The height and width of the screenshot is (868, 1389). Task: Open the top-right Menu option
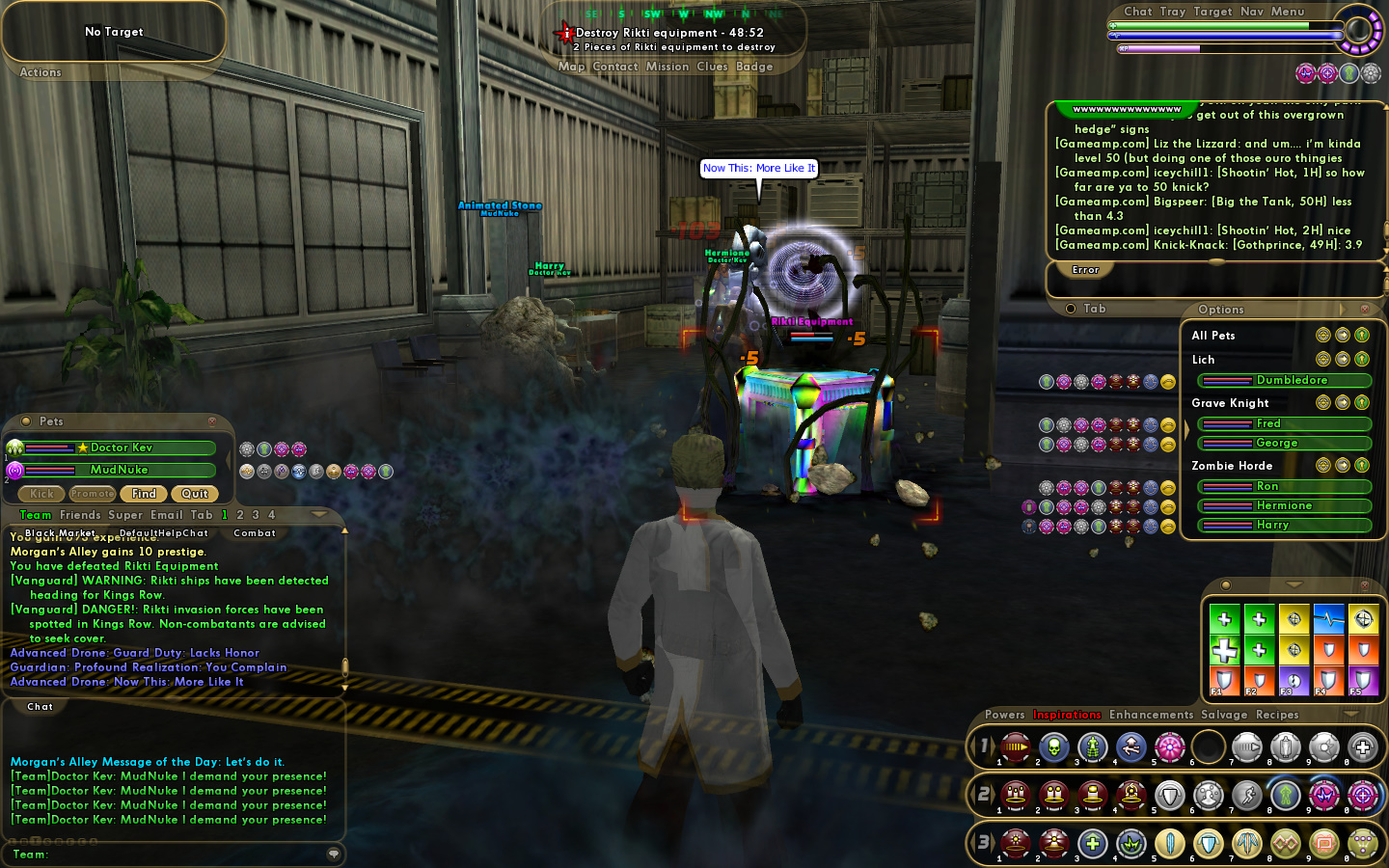click(1287, 12)
